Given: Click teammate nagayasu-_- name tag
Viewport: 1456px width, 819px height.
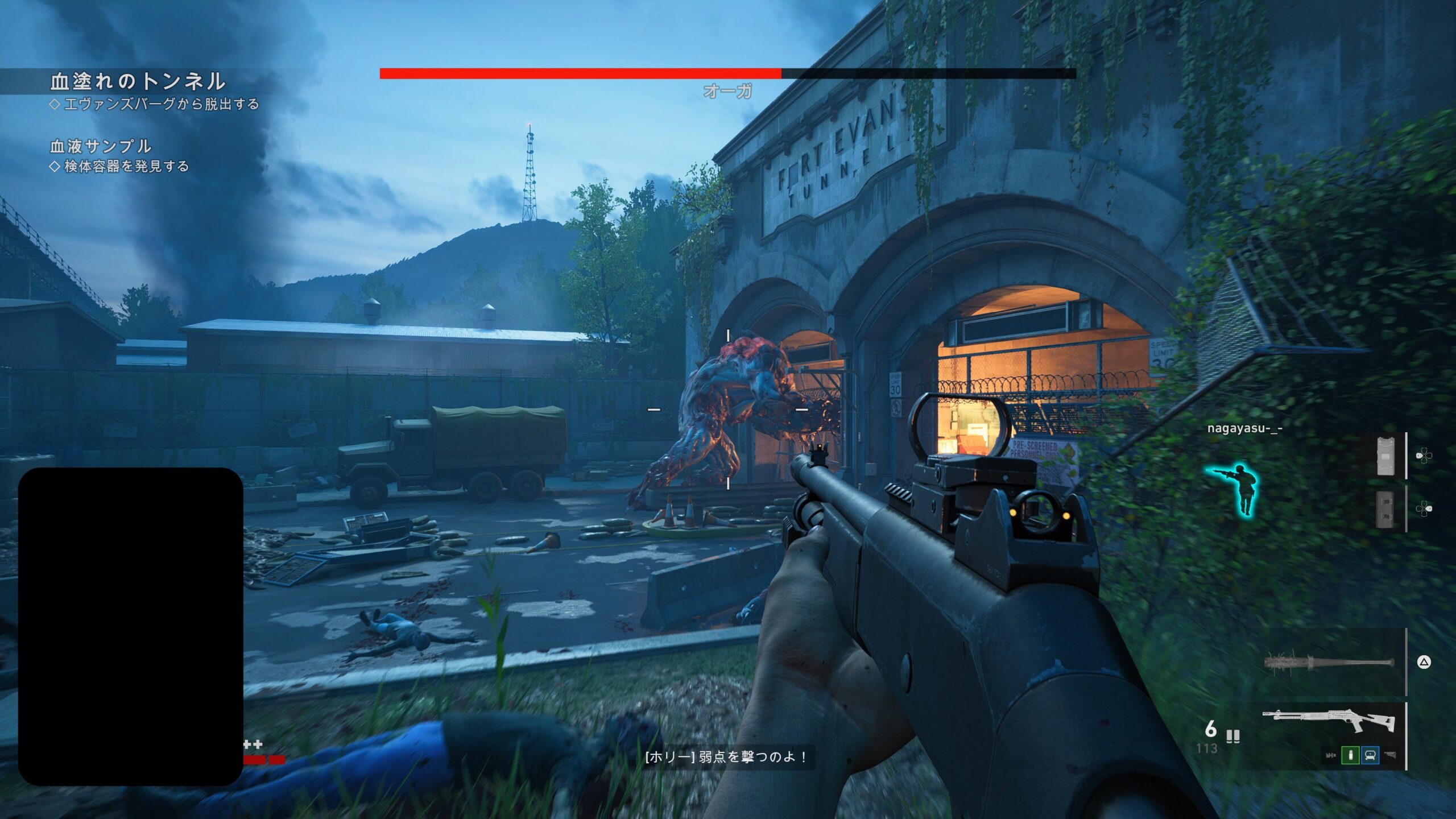Looking at the screenshot, I should coord(1244,429).
